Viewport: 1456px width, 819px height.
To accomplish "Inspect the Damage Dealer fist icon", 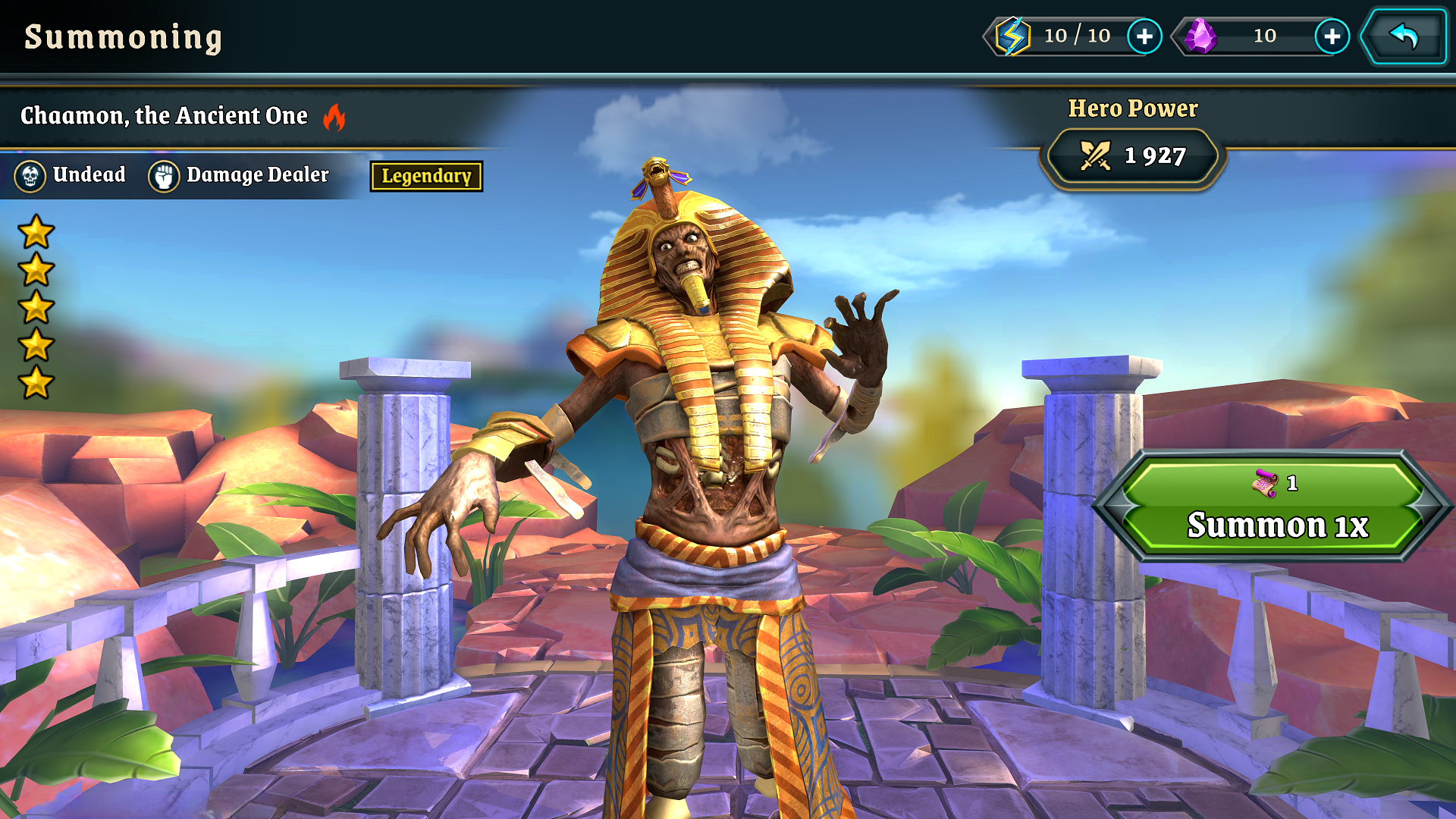I will tap(163, 176).
